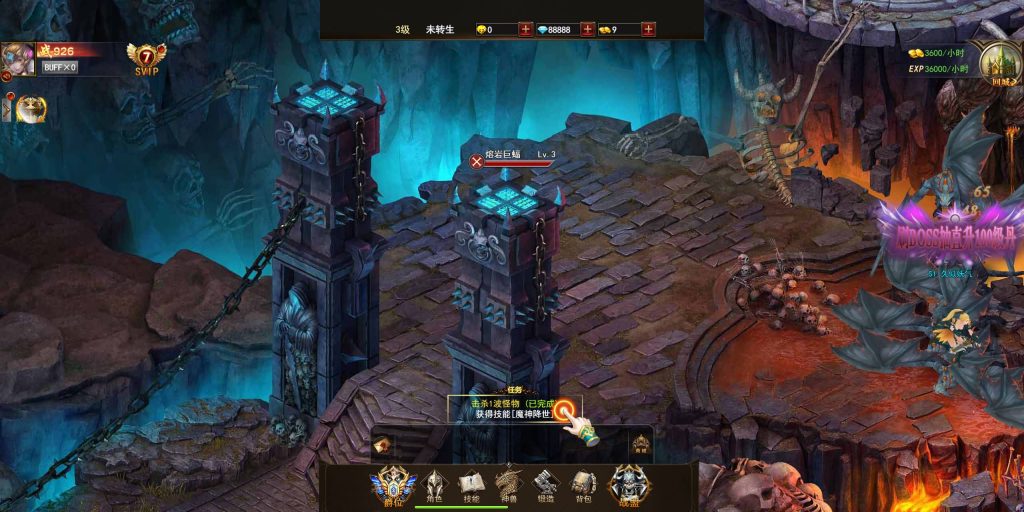
Task: Open the 角色 (character) panel
Action: [435, 485]
